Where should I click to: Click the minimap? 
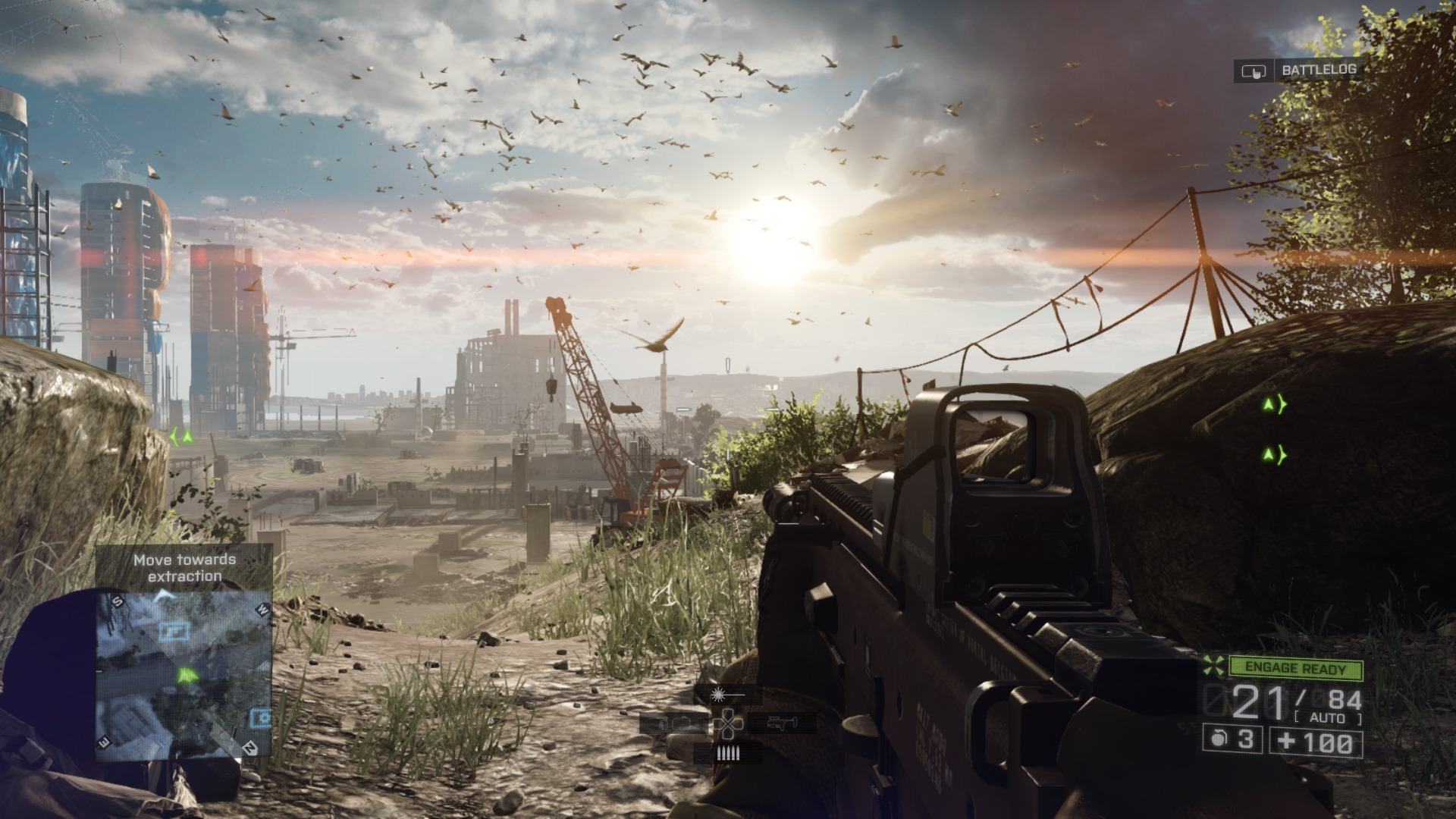(x=184, y=675)
